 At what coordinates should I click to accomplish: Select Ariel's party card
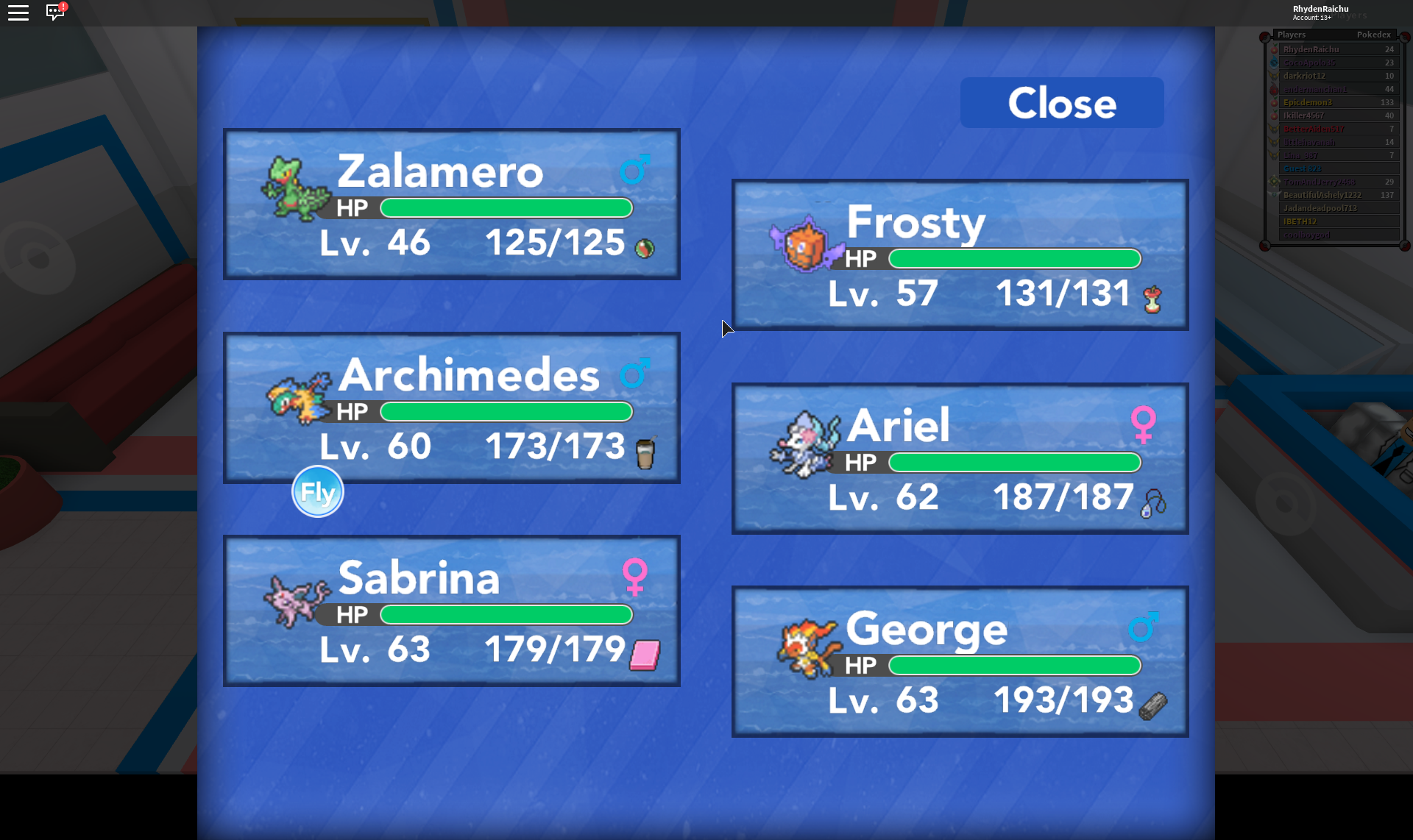960,458
